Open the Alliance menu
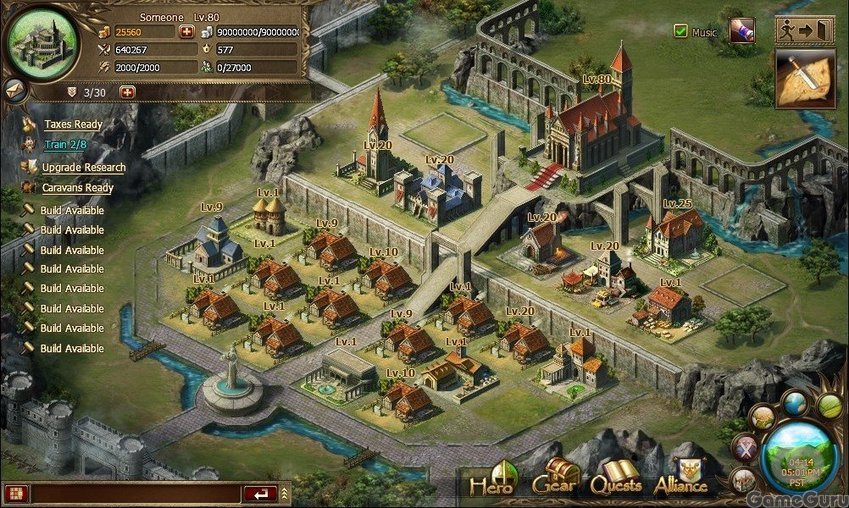Image resolution: width=849 pixels, height=508 pixels. click(680, 479)
